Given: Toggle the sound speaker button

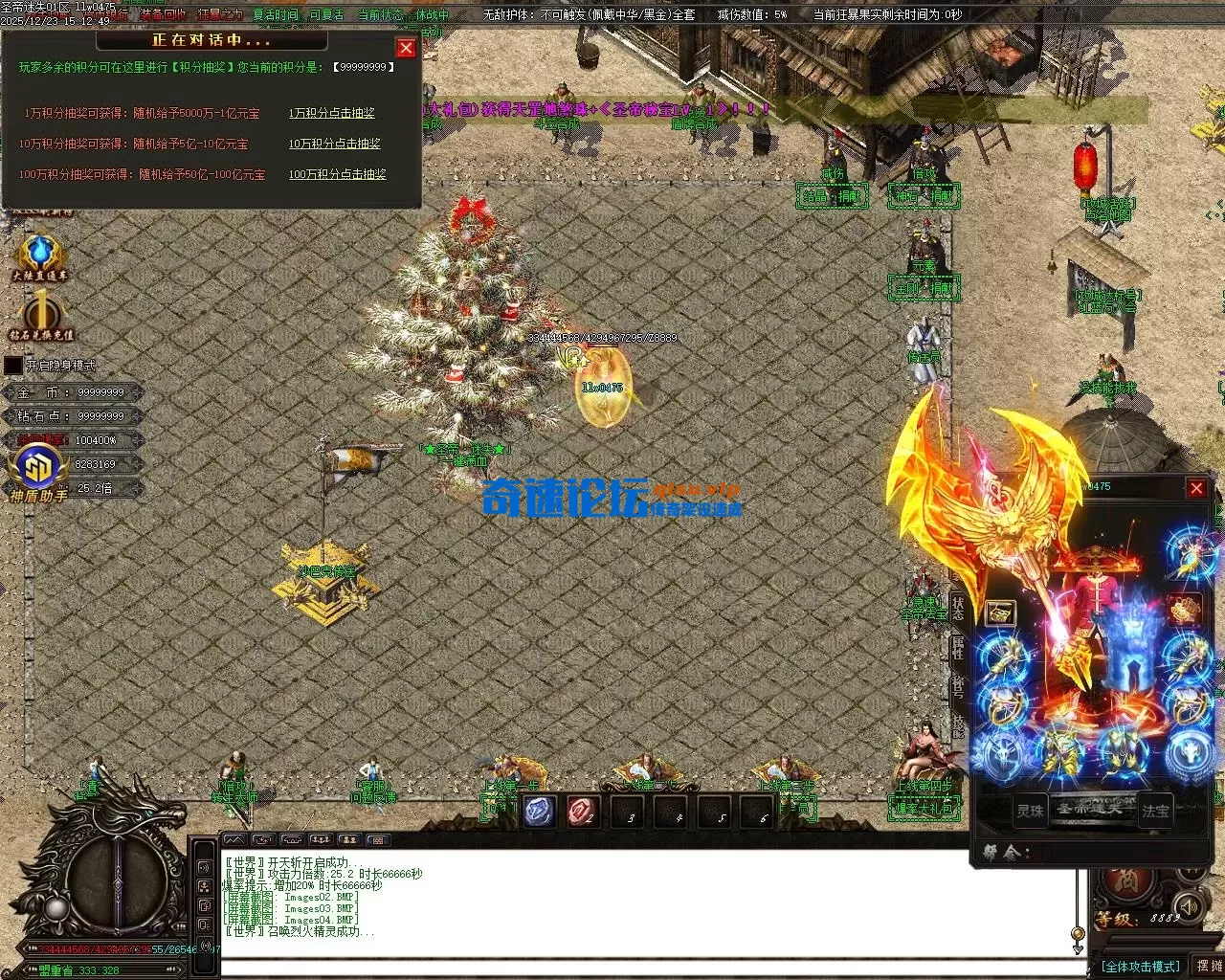Looking at the screenshot, I should coord(1188,905).
